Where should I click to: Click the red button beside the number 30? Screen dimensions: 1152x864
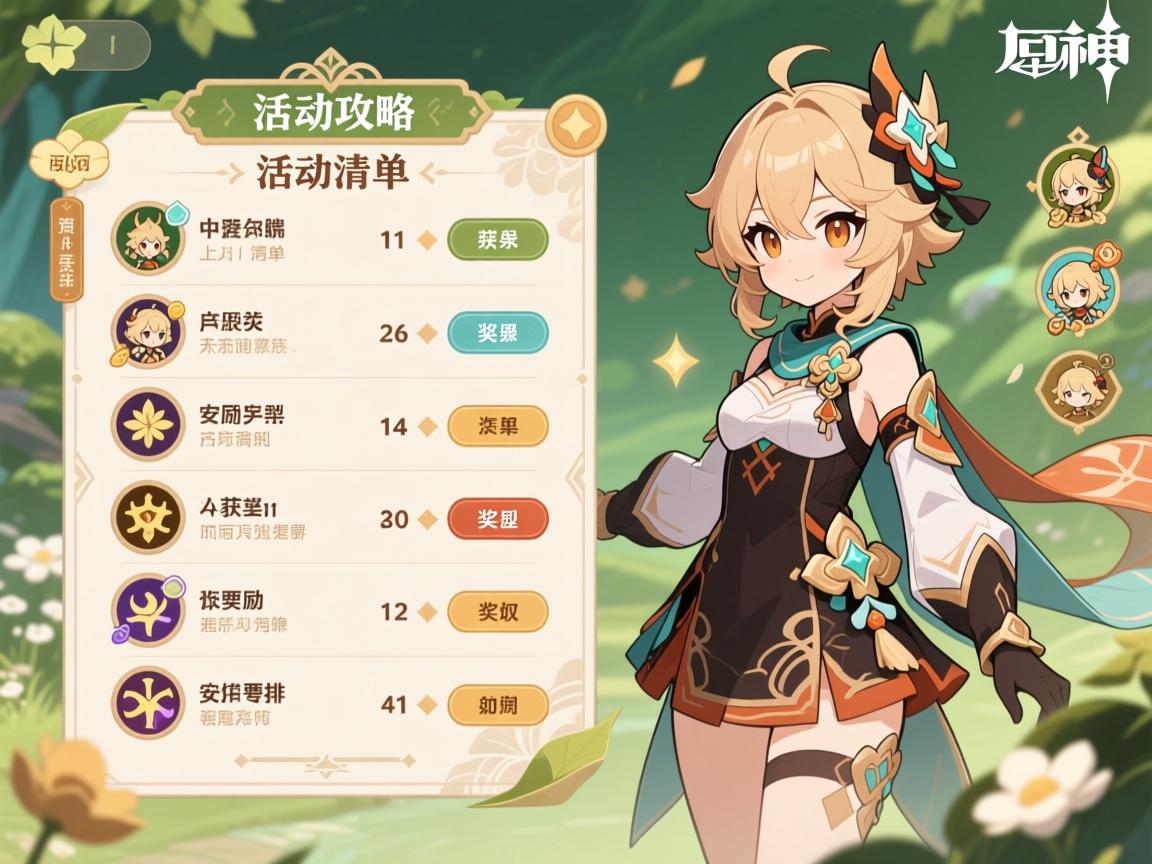(x=497, y=519)
